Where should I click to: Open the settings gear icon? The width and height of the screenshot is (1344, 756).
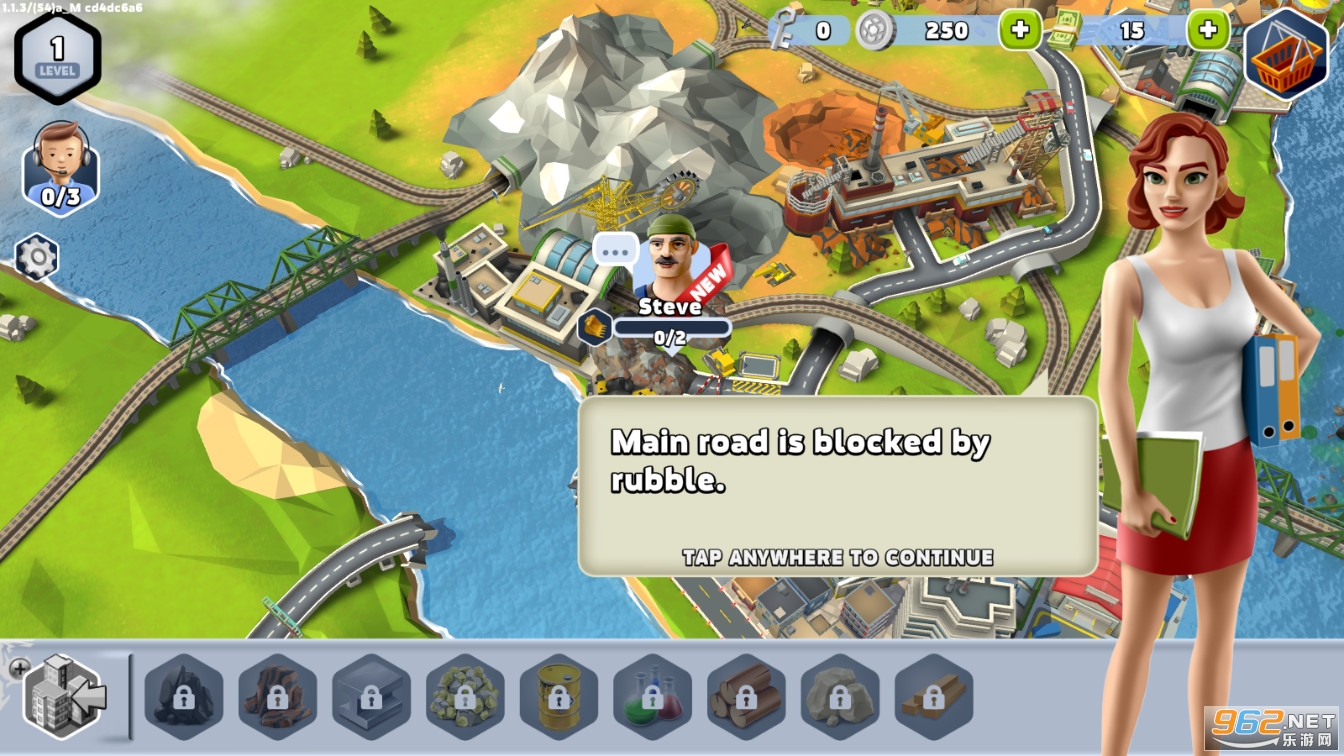point(37,258)
